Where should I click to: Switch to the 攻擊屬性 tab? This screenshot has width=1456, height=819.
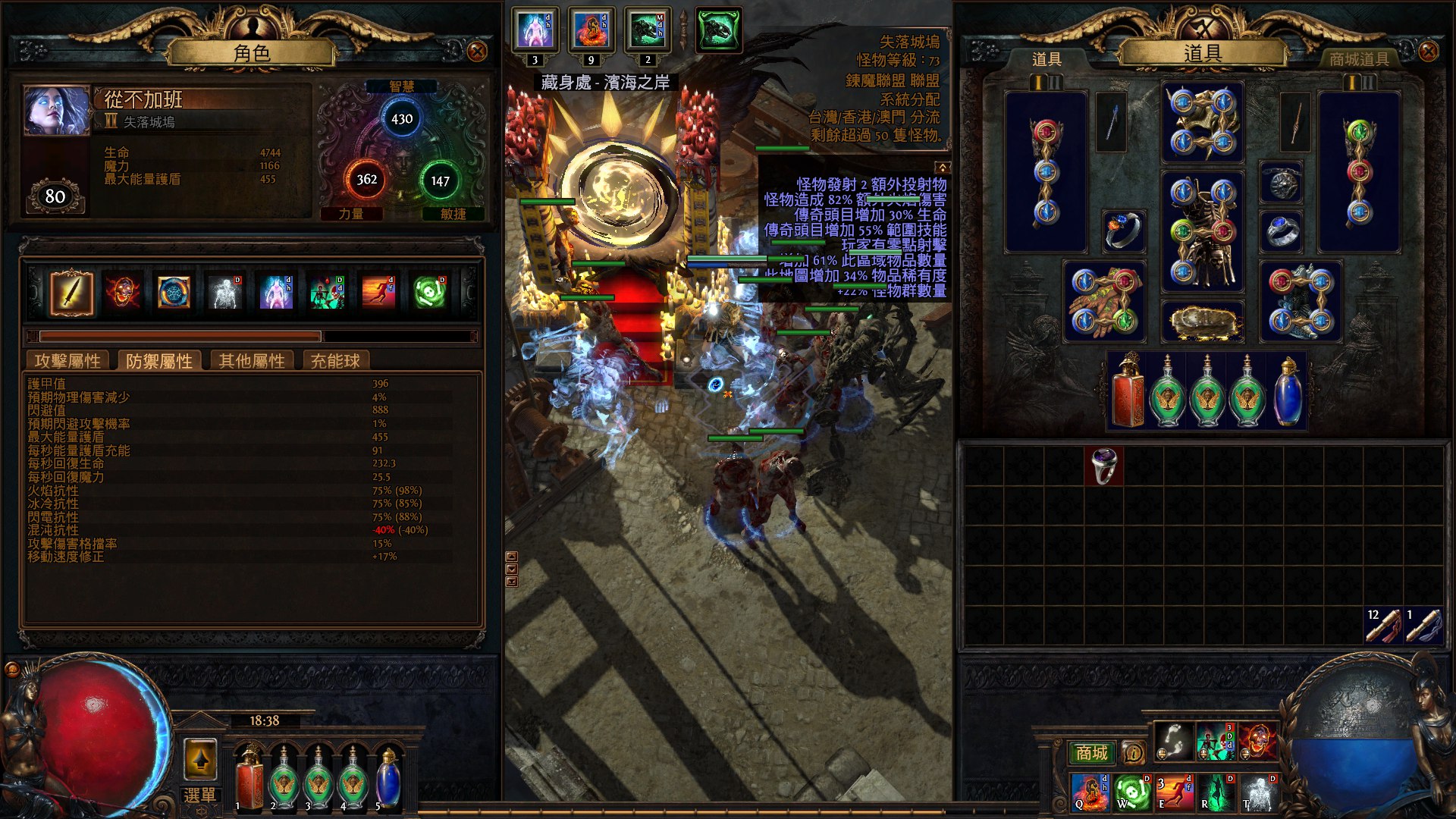(x=67, y=361)
